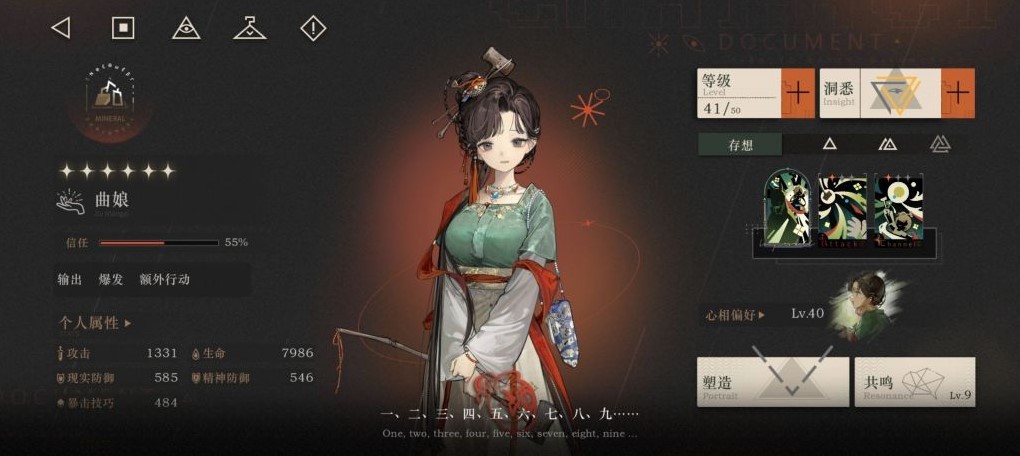This screenshot has height=456, width=1020.
Task: Select the 存想 tab
Action: 740,144
